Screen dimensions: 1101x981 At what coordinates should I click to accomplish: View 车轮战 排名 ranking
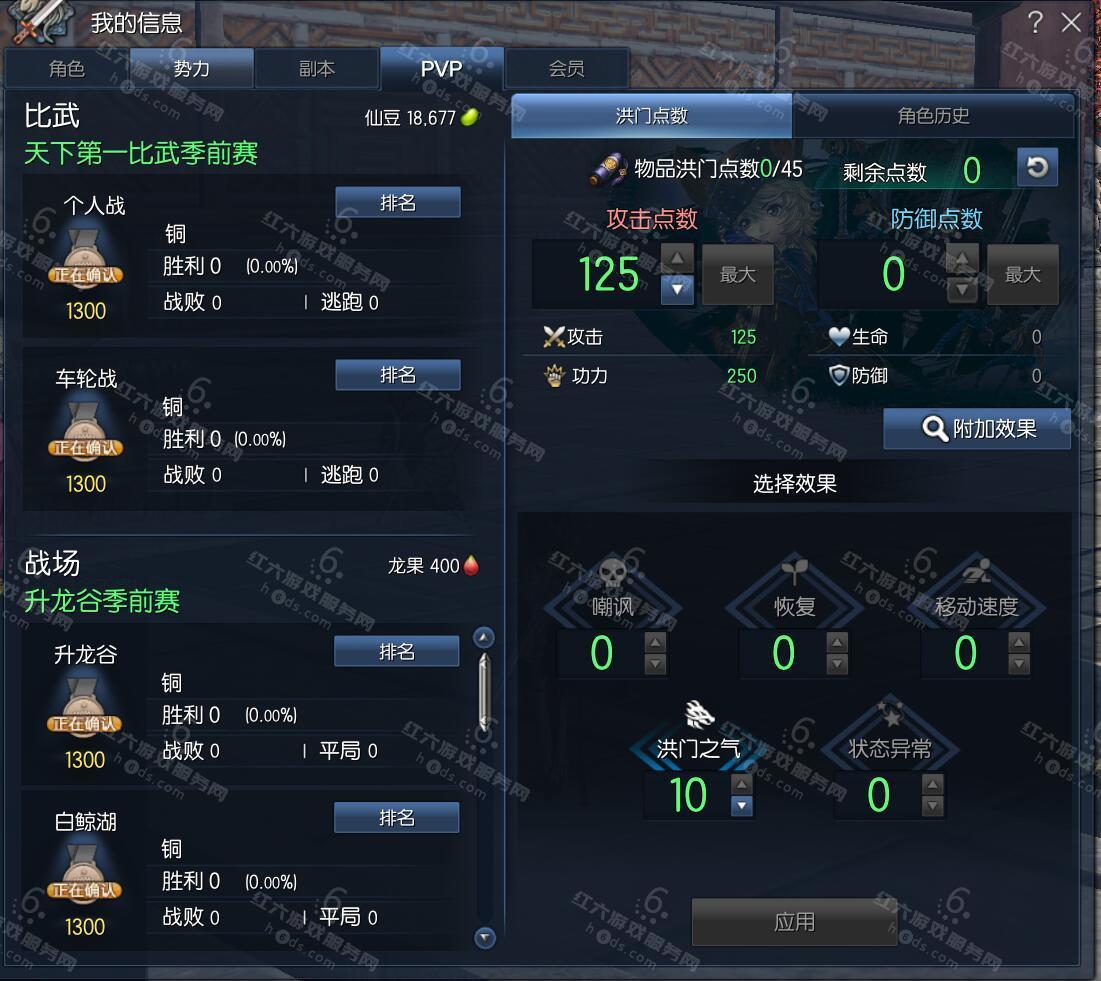tap(398, 375)
